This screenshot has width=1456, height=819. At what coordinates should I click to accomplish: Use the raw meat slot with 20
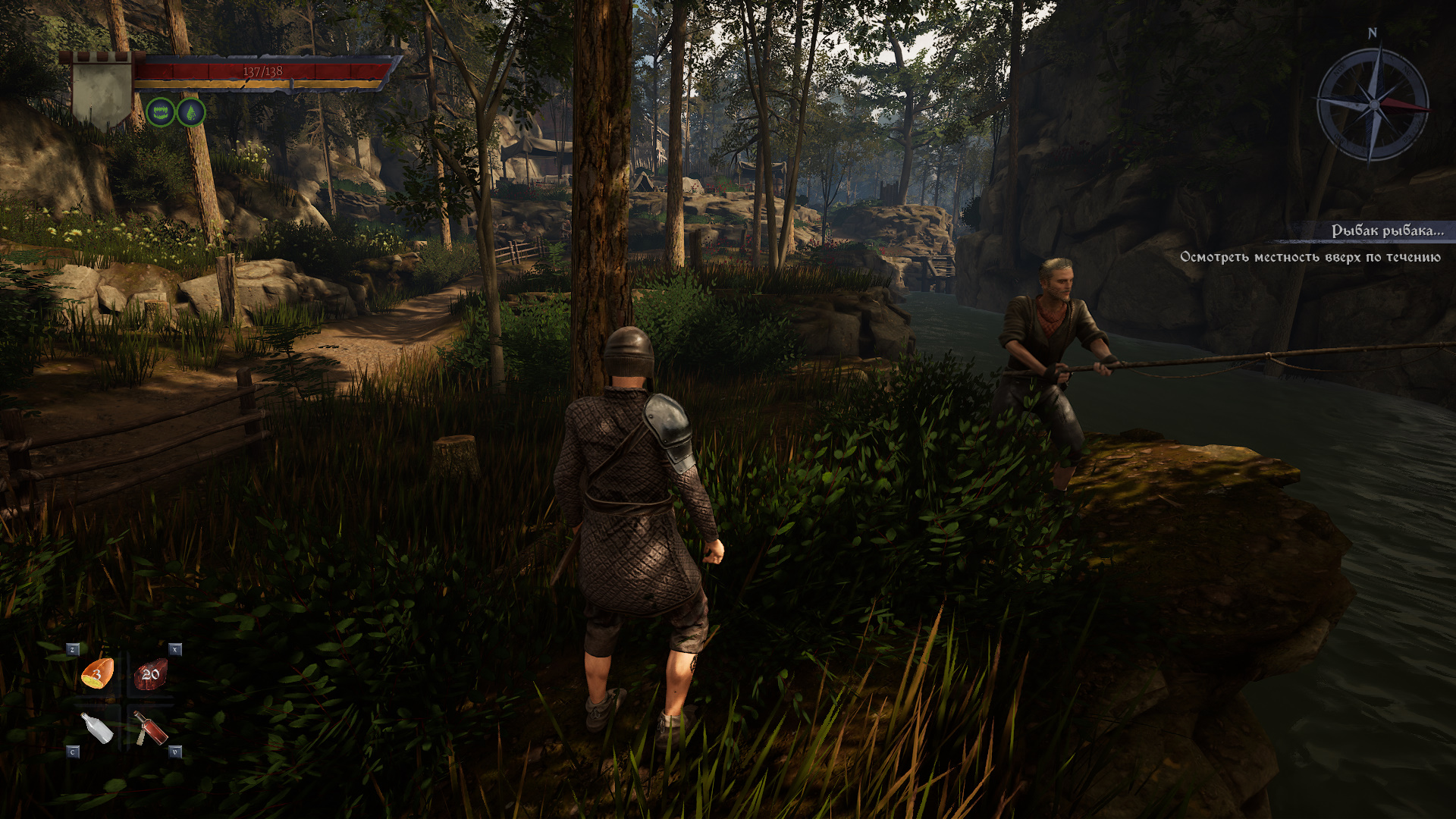point(150,674)
